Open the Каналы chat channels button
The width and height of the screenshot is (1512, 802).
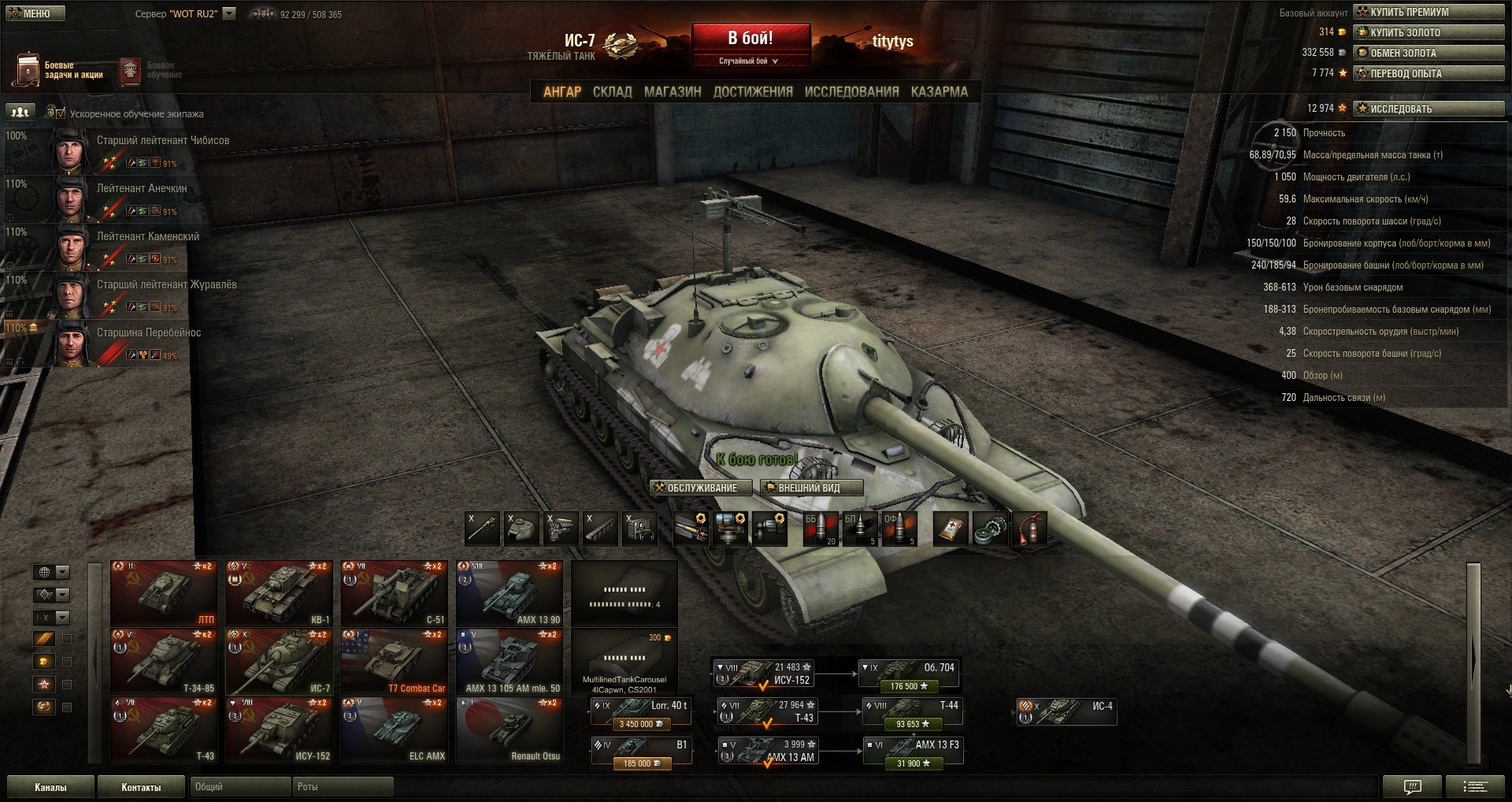[x=50, y=787]
